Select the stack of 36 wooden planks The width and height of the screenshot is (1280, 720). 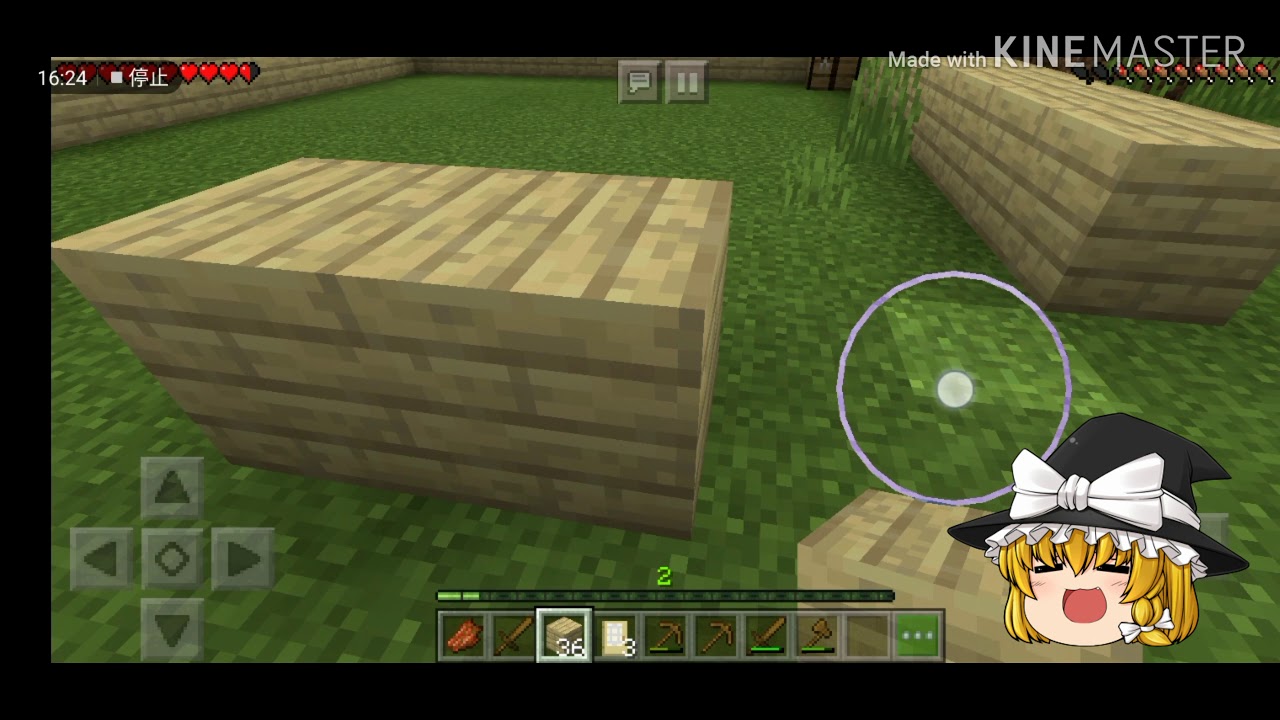coord(565,632)
